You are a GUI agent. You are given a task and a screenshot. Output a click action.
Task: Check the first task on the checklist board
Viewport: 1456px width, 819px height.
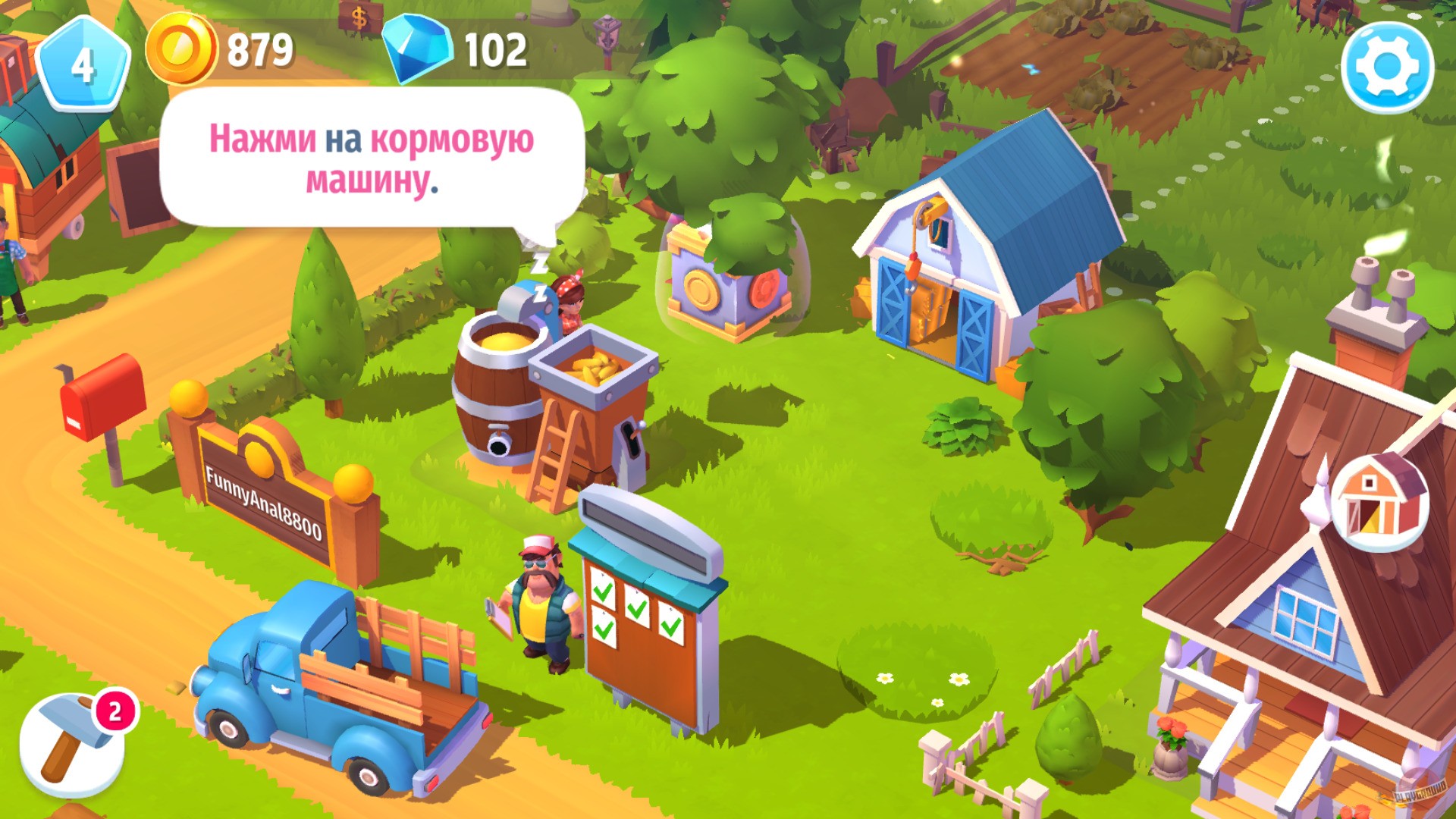pyautogui.click(x=603, y=594)
